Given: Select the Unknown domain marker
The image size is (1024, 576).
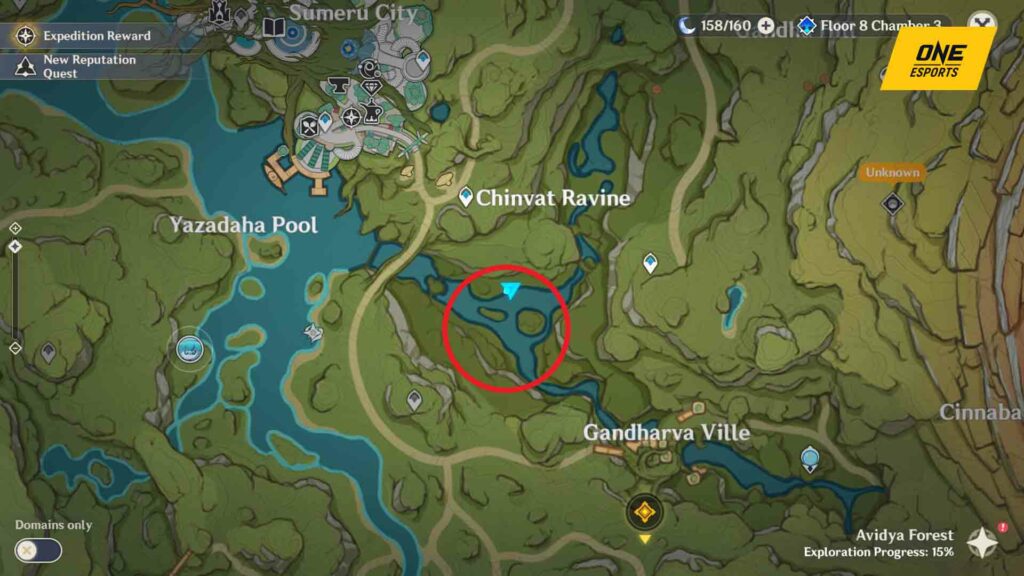Looking at the screenshot, I should (892, 204).
